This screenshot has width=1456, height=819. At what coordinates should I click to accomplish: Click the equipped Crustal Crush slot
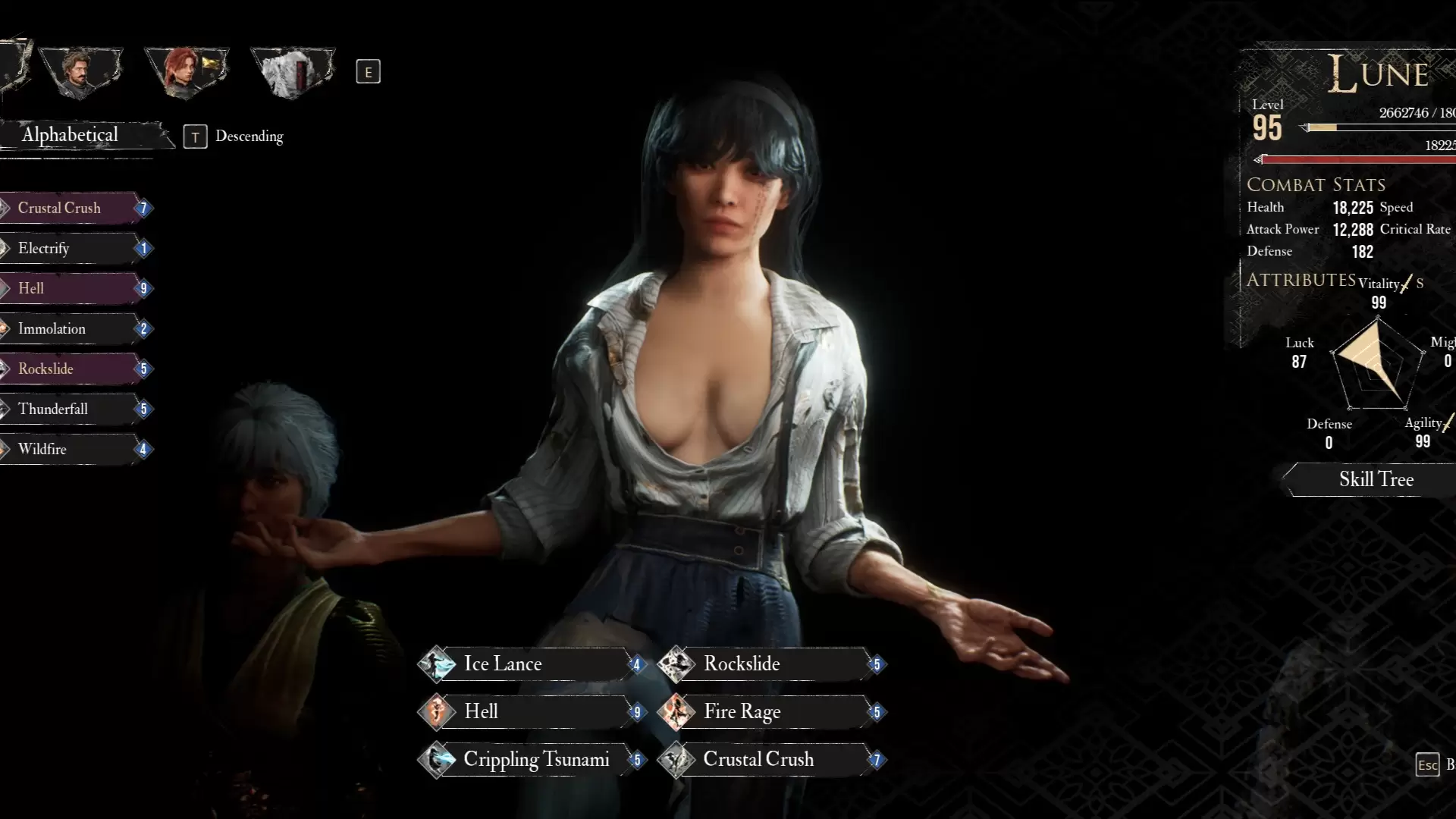coord(770,760)
